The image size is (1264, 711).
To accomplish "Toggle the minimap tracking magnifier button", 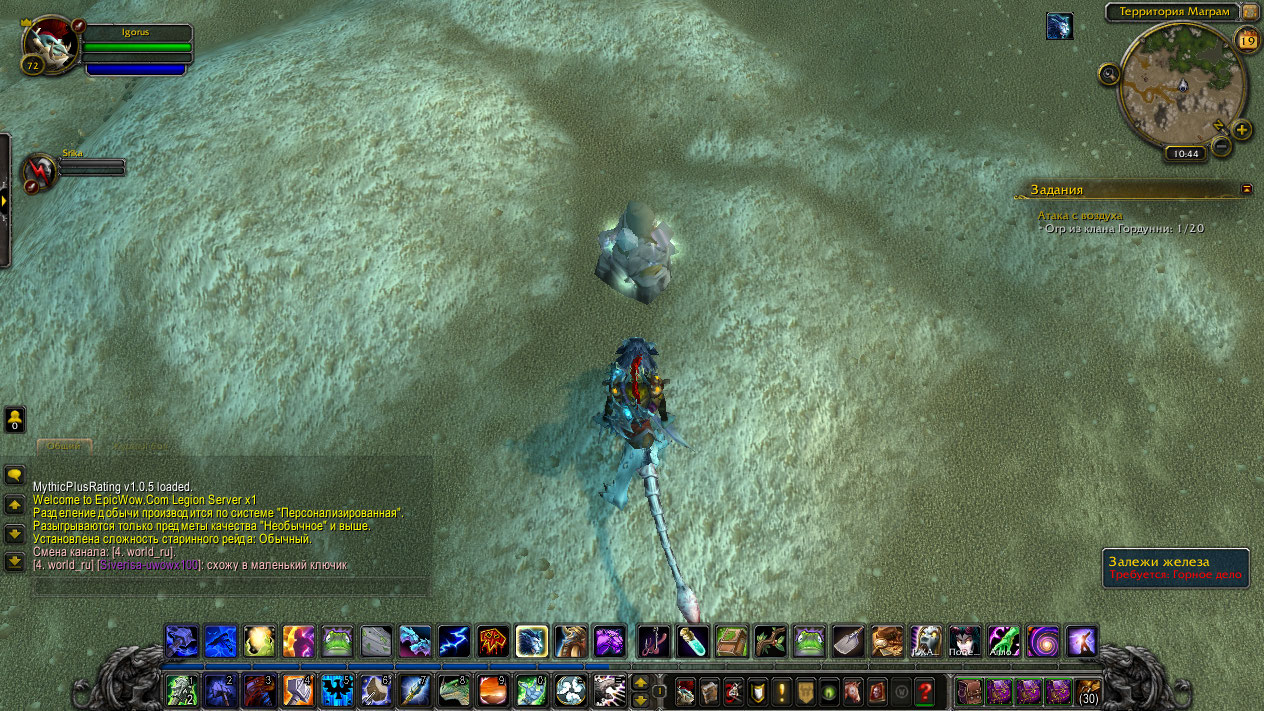I will (1108, 74).
